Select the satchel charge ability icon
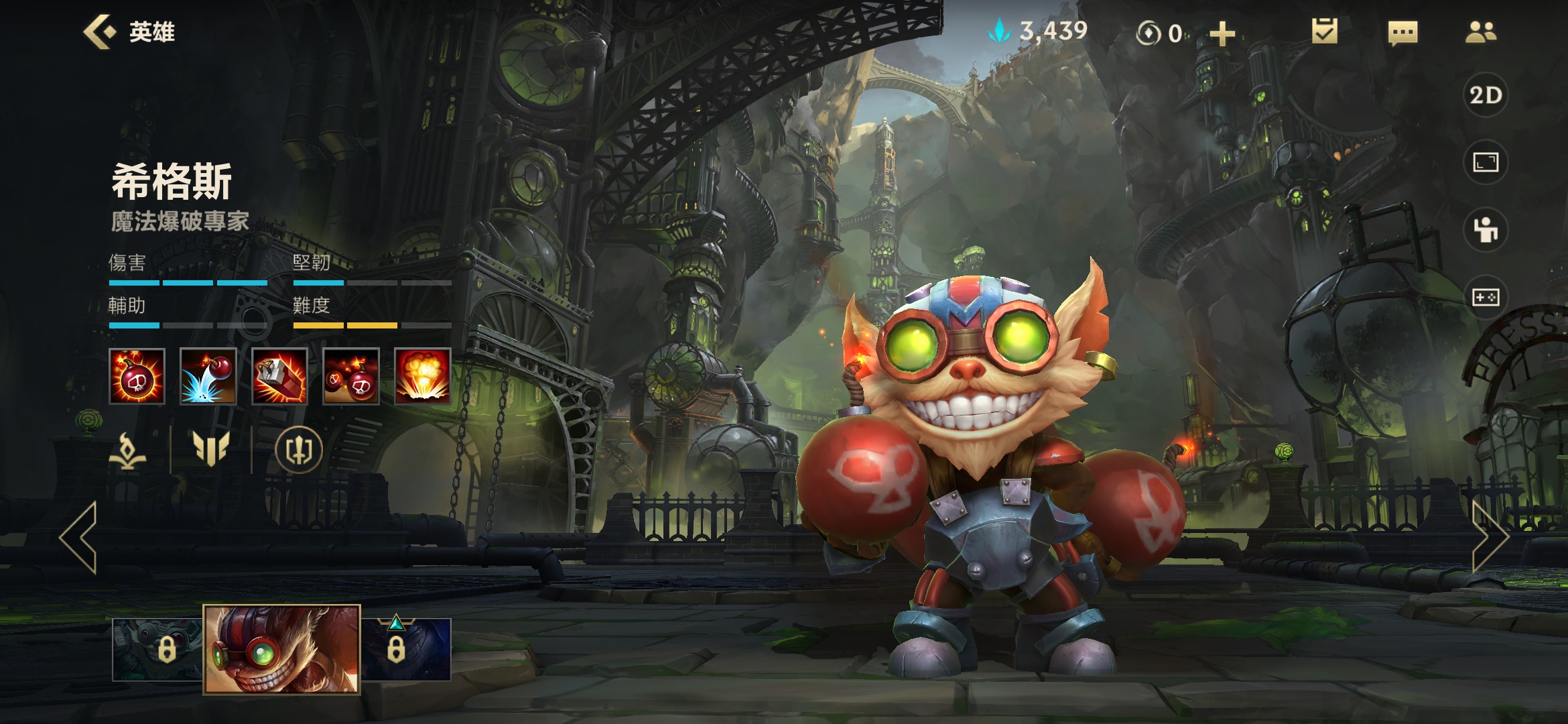The width and height of the screenshot is (1568, 724). click(279, 377)
